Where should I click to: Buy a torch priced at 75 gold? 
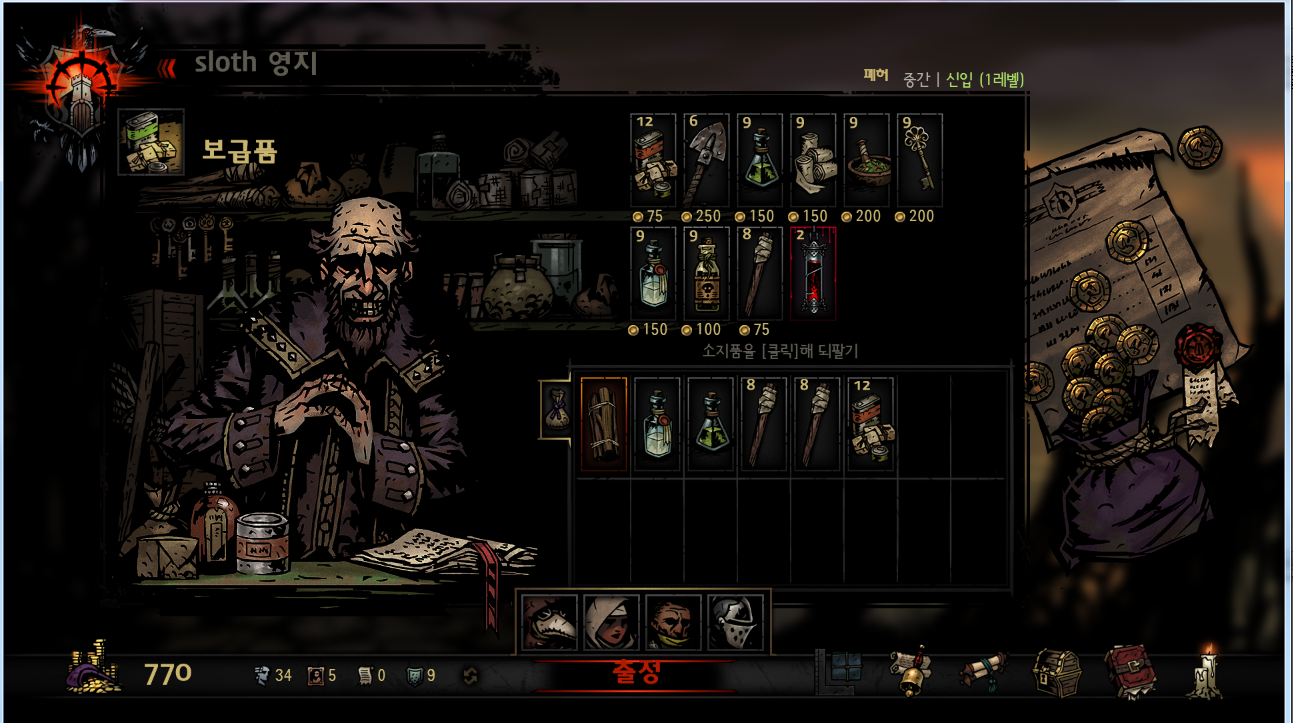[x=760, y=273]
